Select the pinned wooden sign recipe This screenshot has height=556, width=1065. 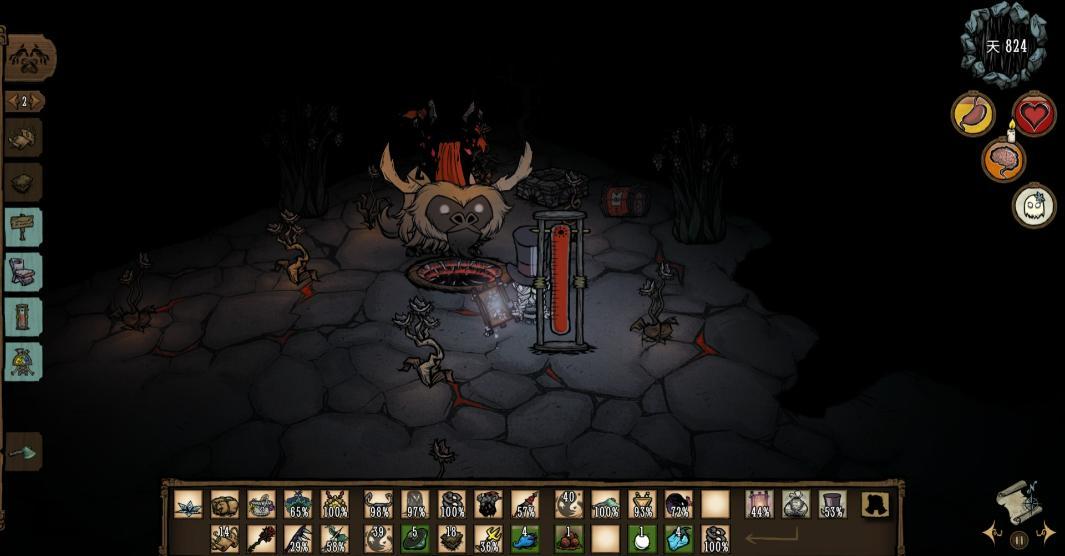[24, 227]
